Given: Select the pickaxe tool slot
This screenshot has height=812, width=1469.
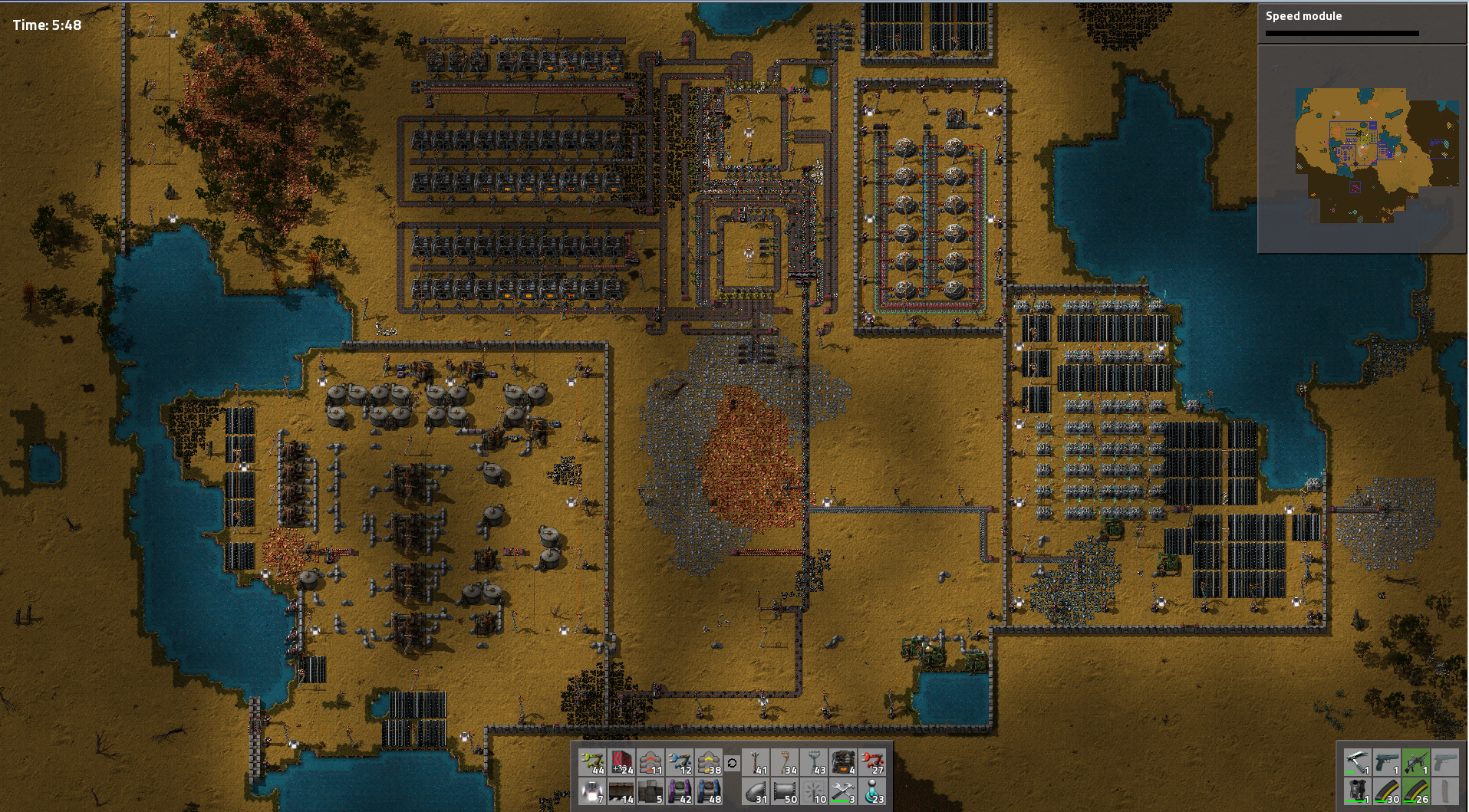Looking at the screenshot, I should 1357,763.
